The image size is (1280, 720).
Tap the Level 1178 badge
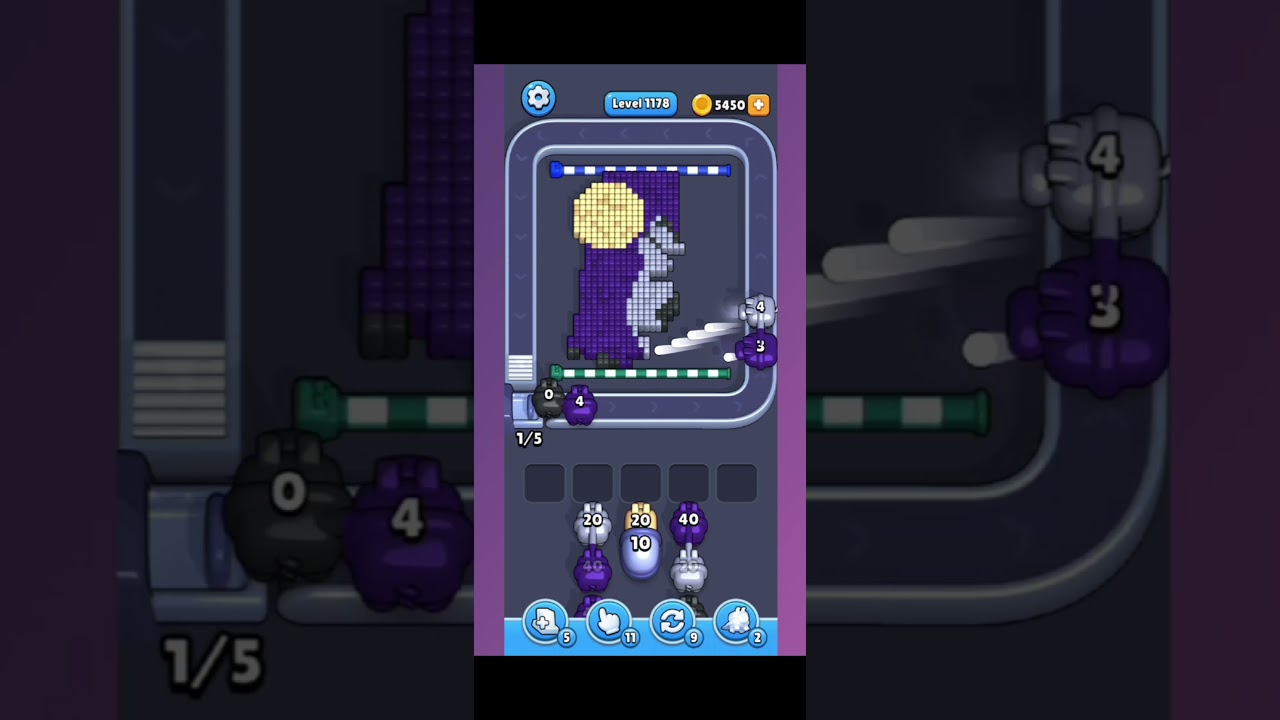point(641,104)
